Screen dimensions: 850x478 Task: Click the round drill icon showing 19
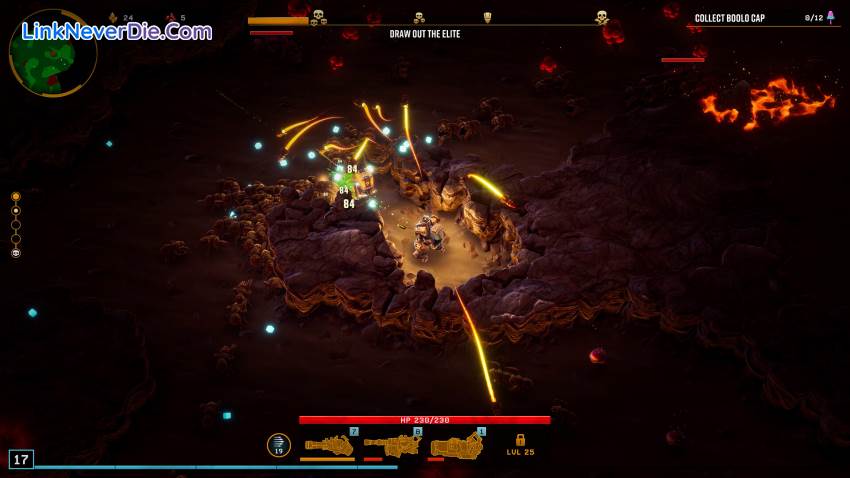click(279, 445)
